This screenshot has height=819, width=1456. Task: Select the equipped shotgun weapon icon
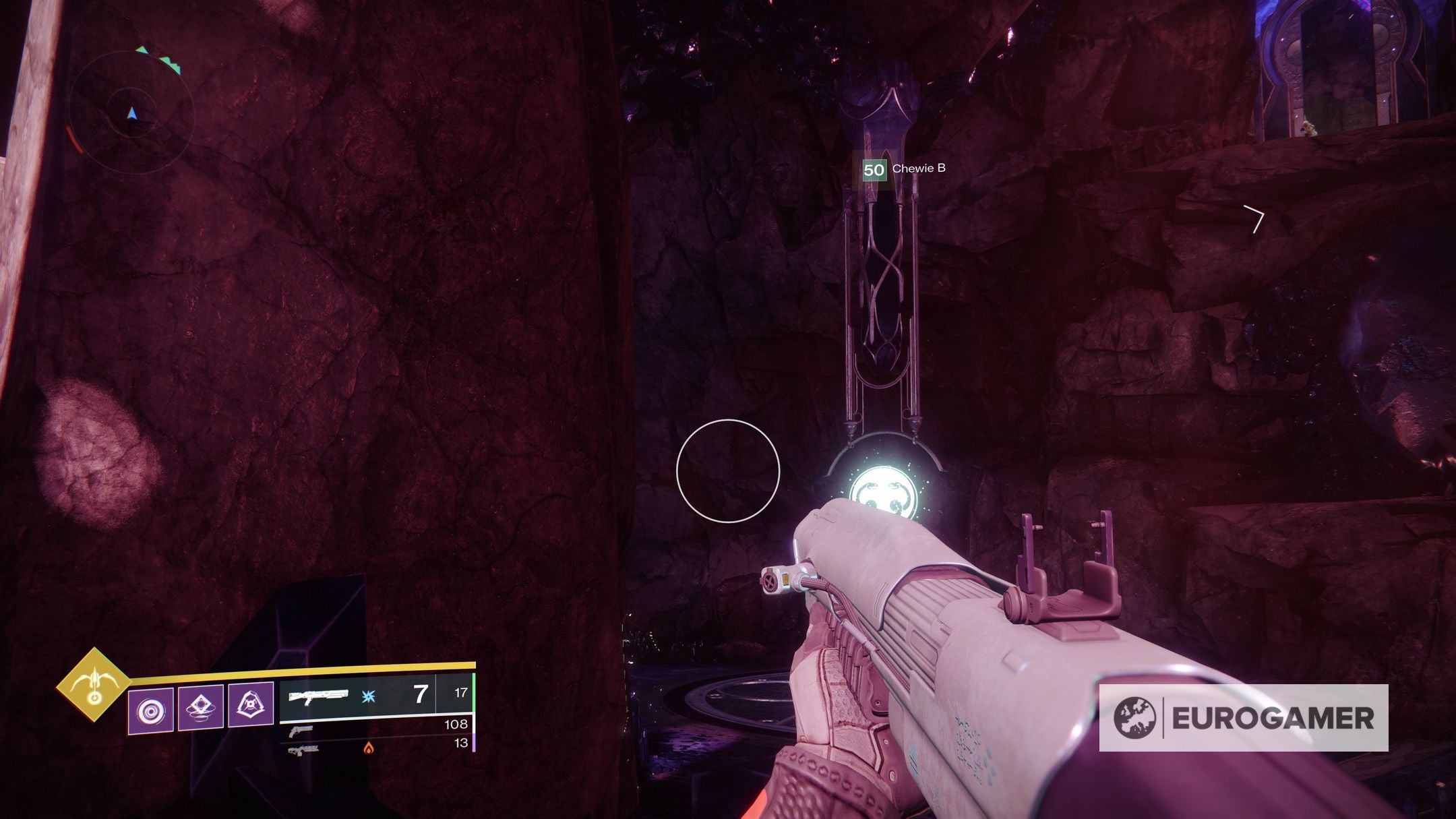click(x=320, y=696)
